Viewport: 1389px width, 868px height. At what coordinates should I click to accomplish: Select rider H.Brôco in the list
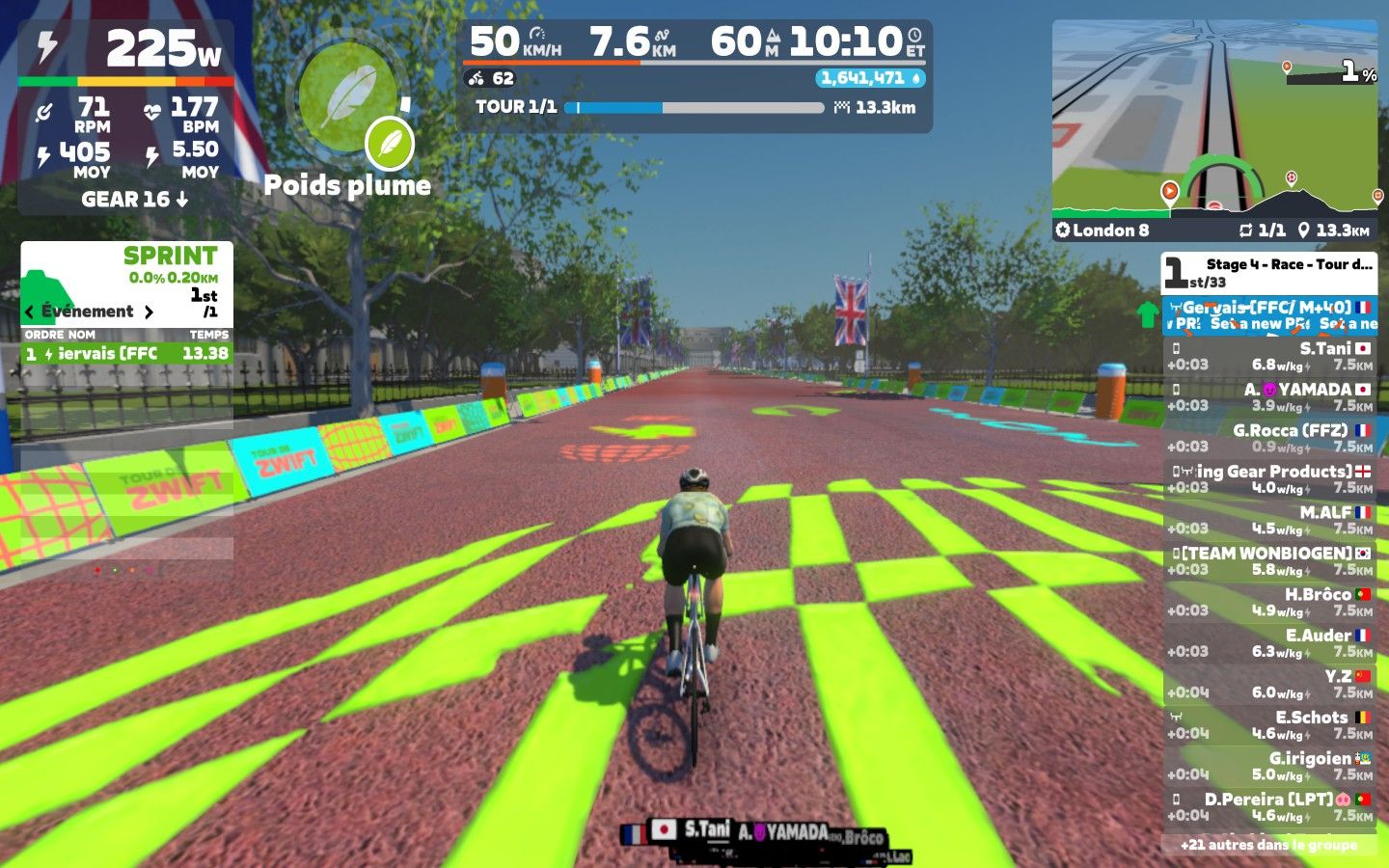(x=1269, y=602)
